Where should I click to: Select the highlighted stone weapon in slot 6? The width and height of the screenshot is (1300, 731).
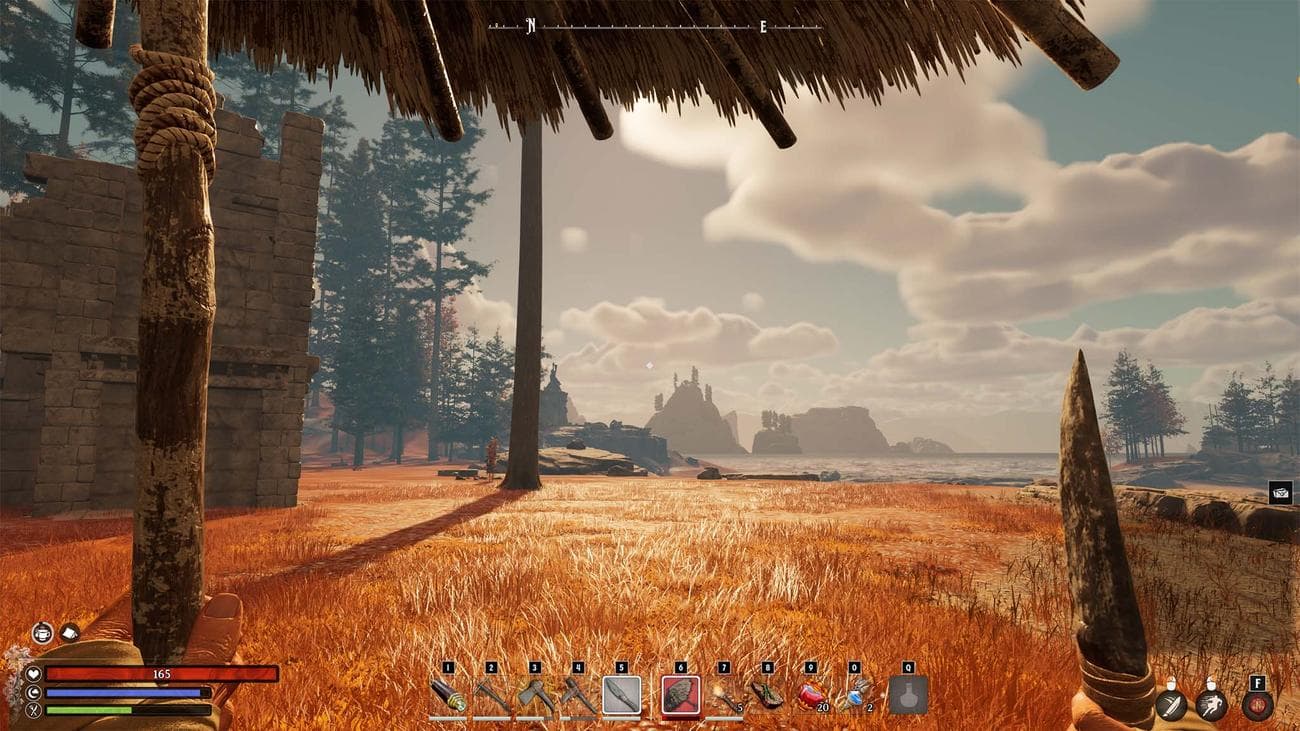[x=681, y=695]
